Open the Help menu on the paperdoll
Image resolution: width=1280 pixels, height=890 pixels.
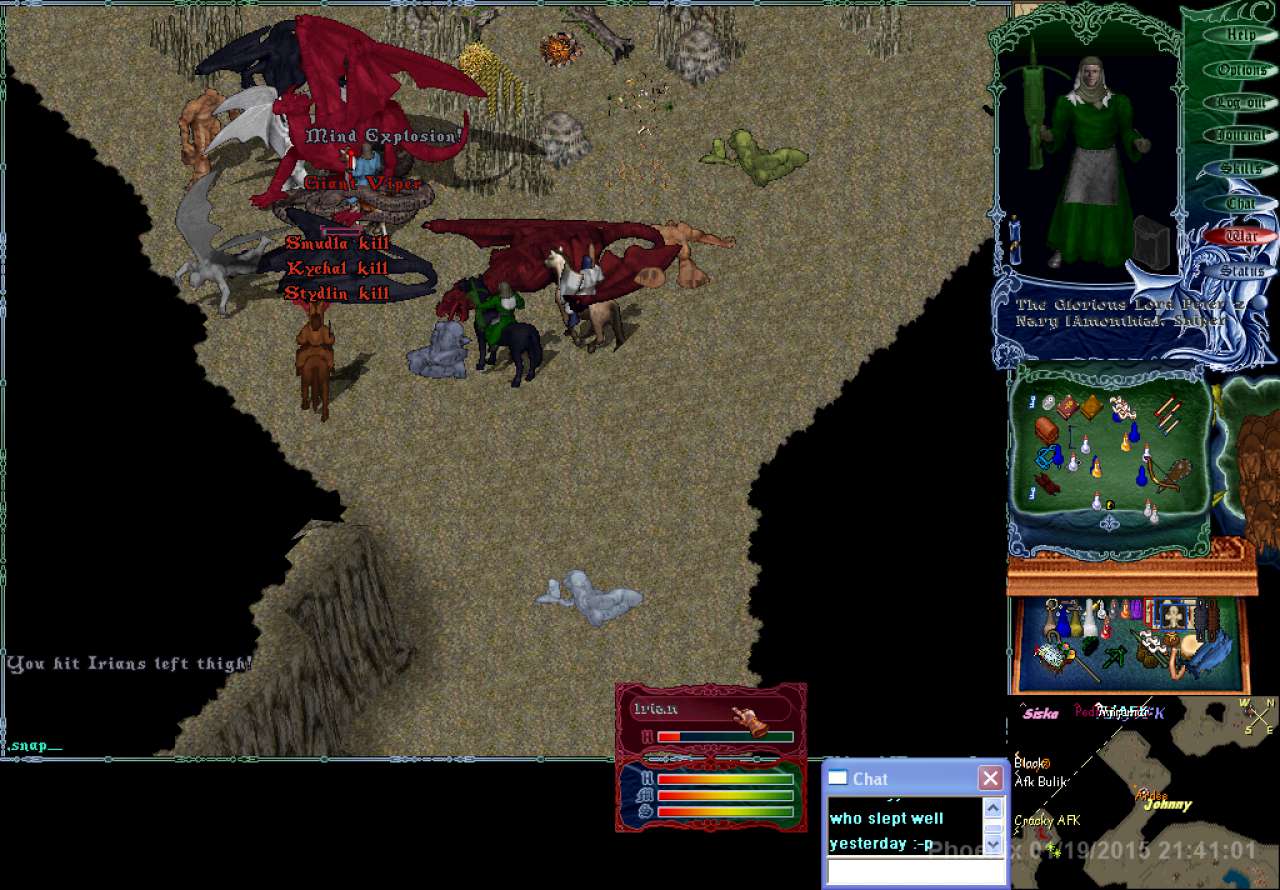click(1241, 35)
